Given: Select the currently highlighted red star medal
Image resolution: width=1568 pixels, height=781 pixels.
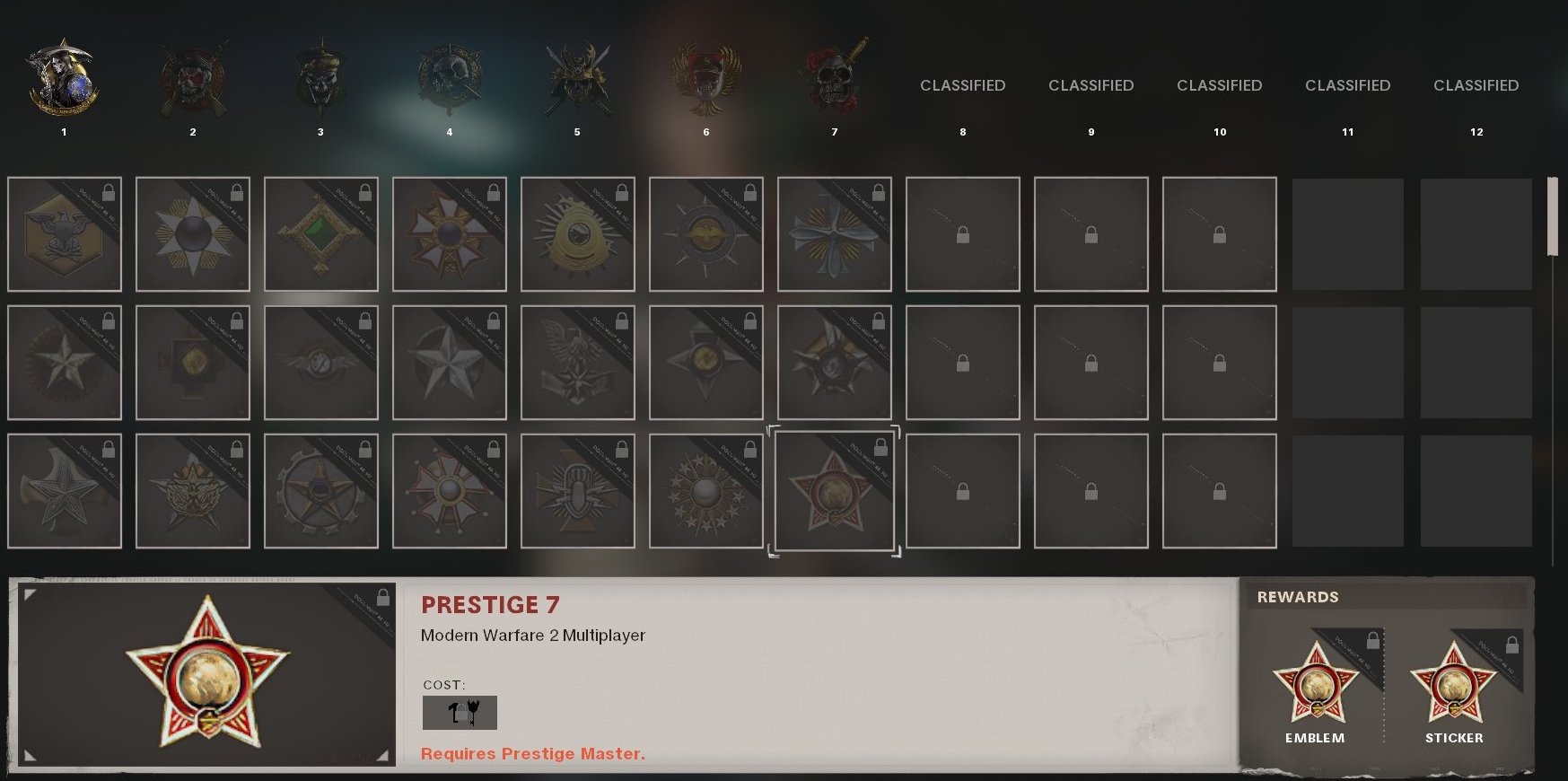Looking at the screenshot, I should click(x=834, y=491).
